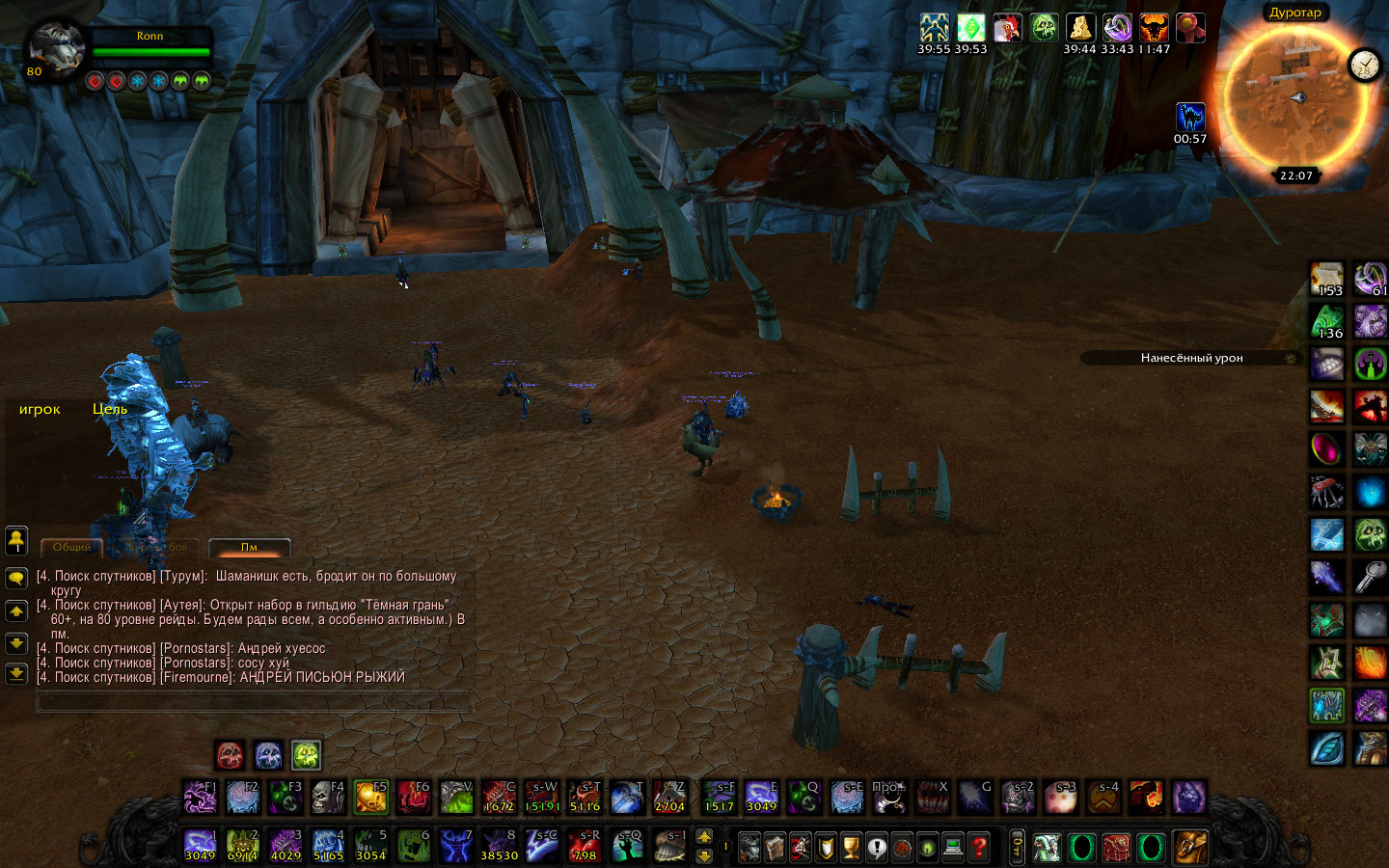The height and width of the screenshot is (868, 1389).
Task: Activate the ability showing 38530 on key 8
Action: (x=499, y=845)
